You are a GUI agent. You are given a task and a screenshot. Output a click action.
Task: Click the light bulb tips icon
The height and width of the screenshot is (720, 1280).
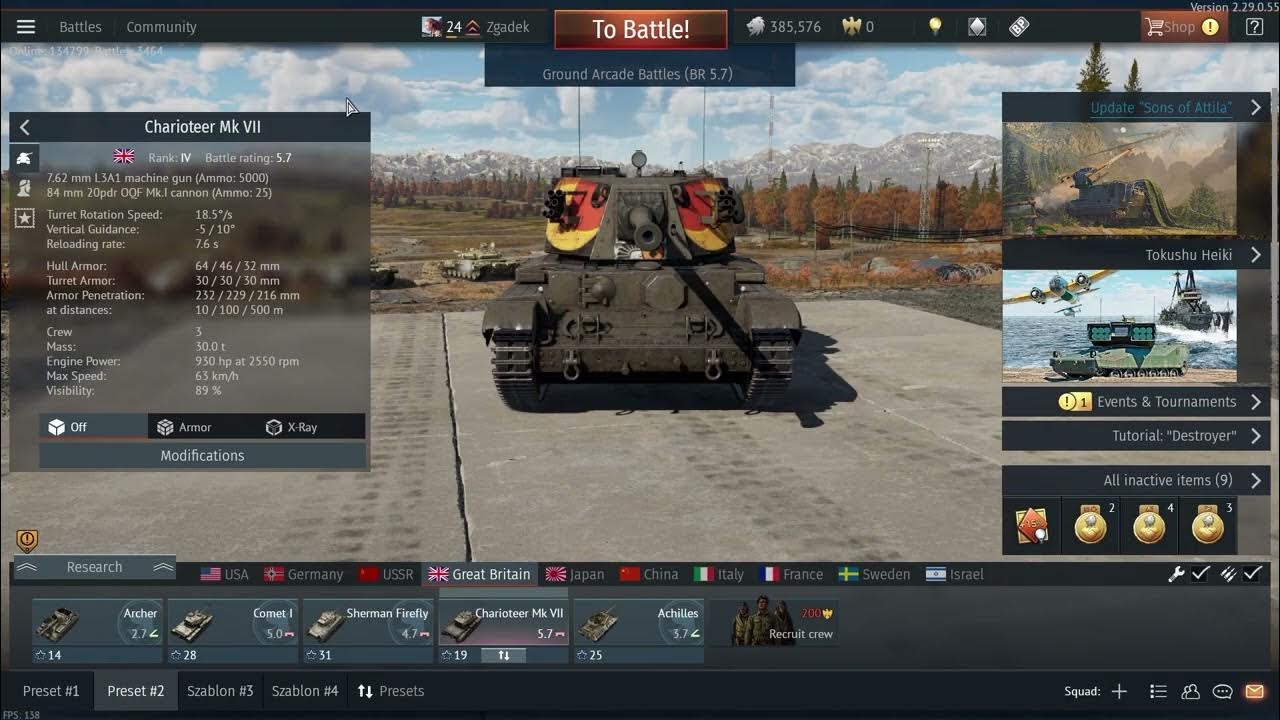tap(934, 26)
